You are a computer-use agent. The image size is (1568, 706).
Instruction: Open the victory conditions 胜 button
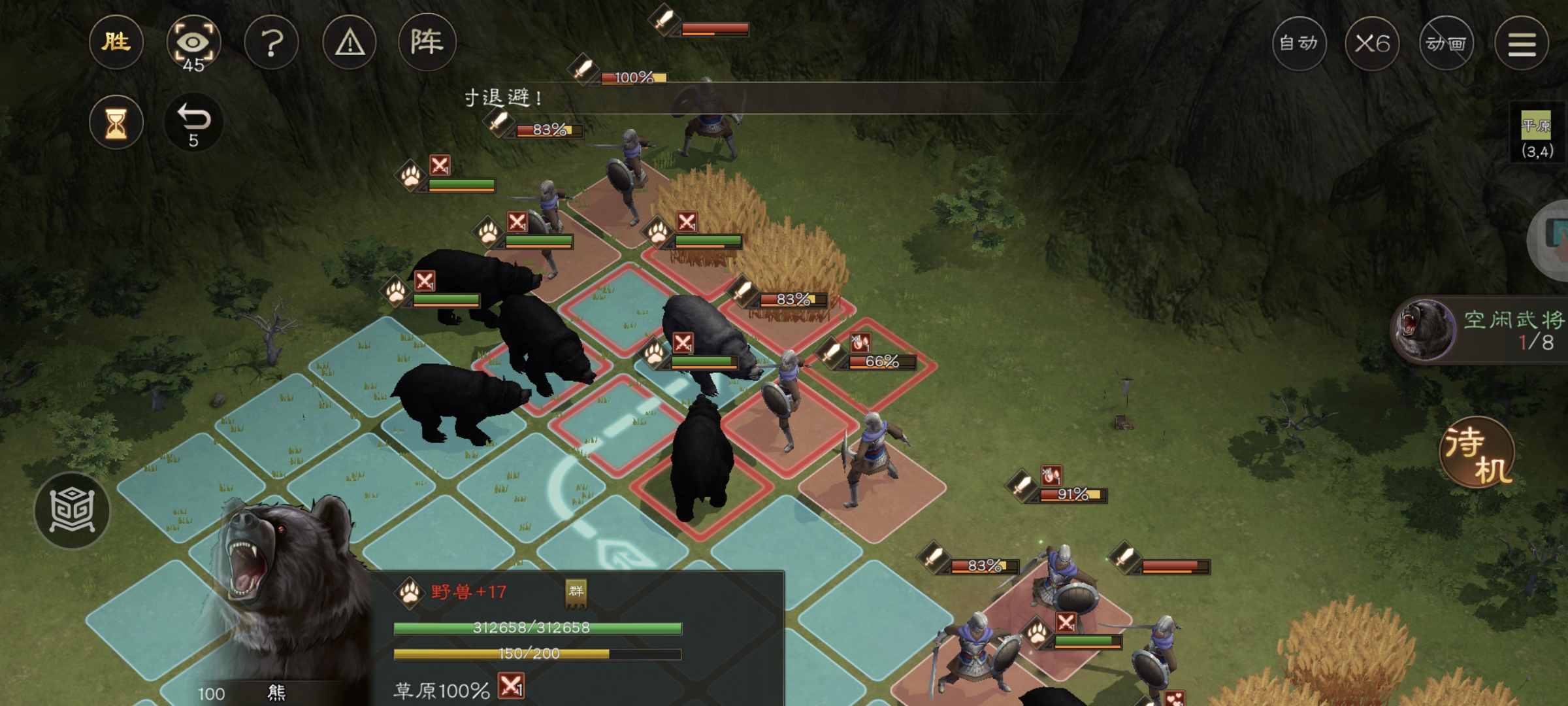pyautogui.click(x=116, y=43)
